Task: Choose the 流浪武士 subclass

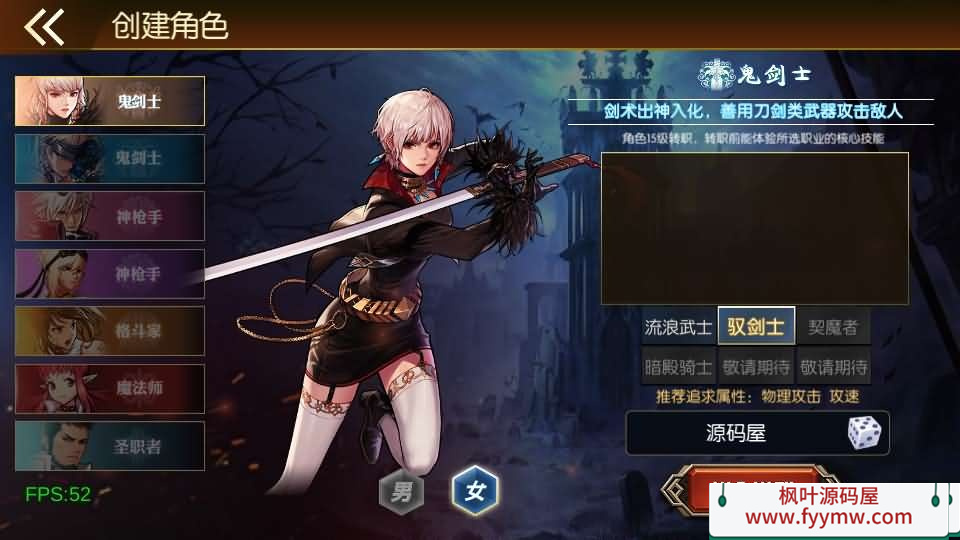Action: [x=679, y=327]
